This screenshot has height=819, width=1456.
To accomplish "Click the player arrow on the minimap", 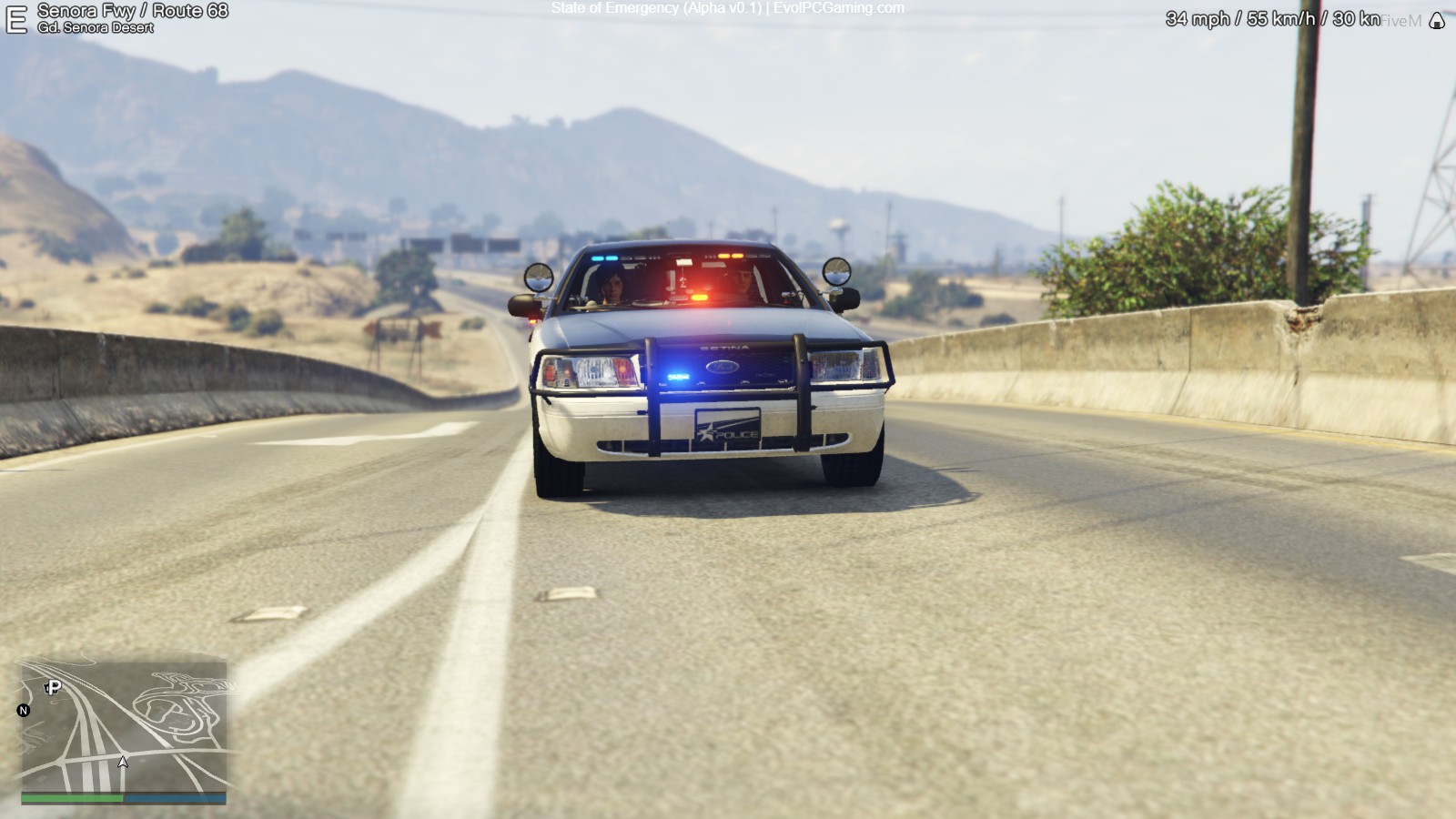I will point(123,762).
